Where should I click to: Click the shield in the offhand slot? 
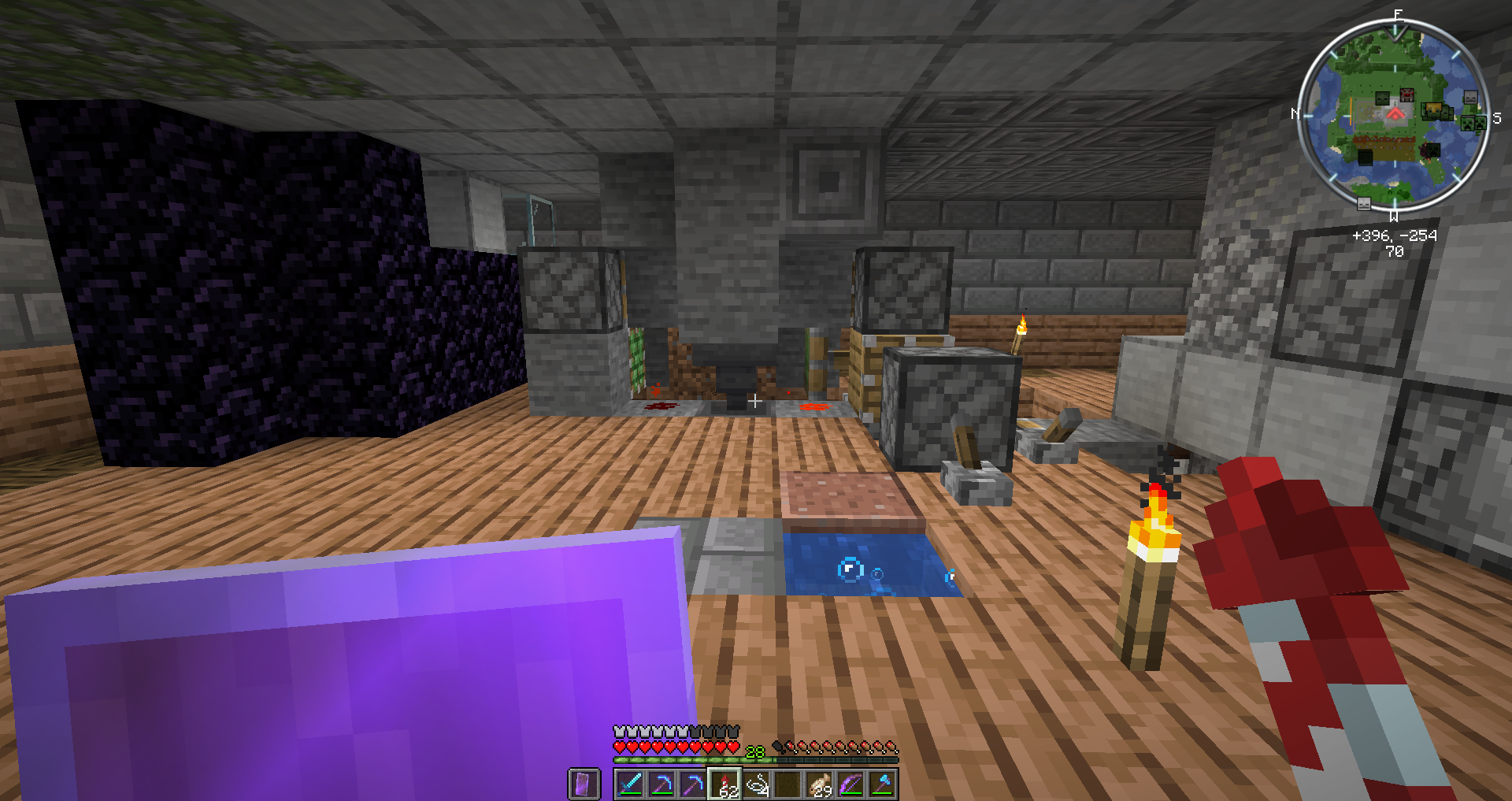pyautogui.click(x=583, y=782)
